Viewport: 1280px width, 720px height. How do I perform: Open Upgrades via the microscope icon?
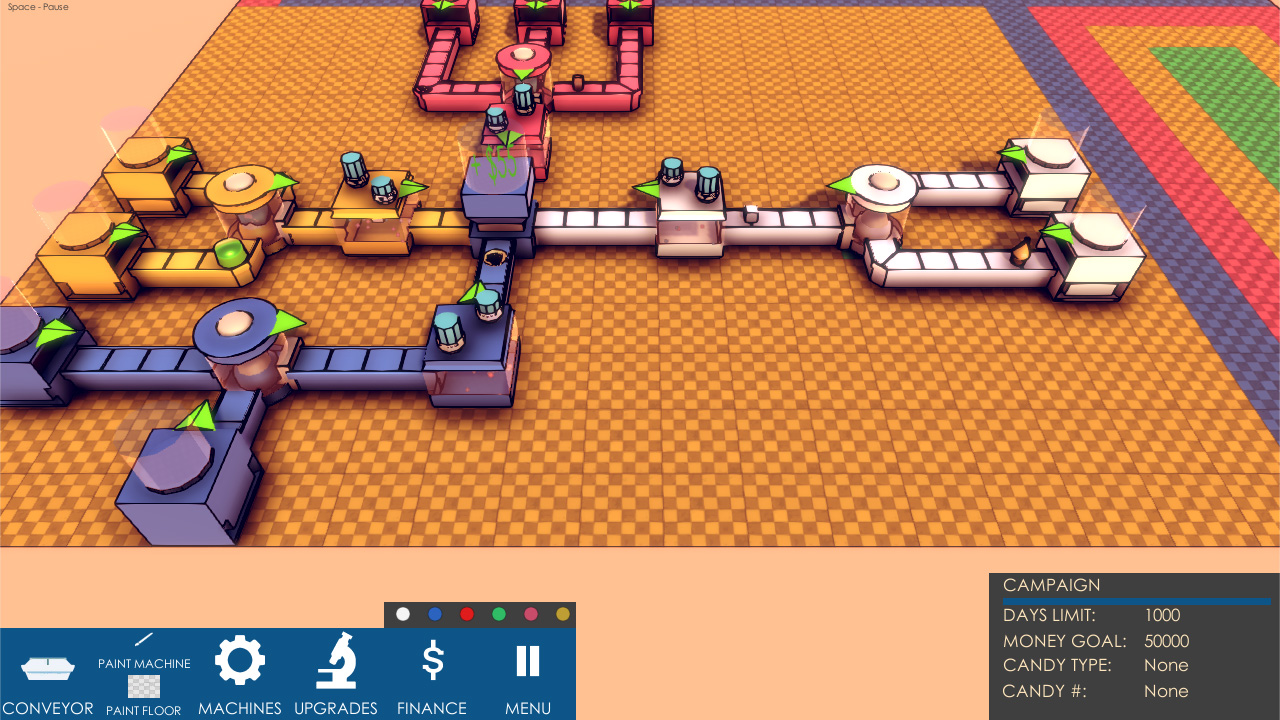335,659
